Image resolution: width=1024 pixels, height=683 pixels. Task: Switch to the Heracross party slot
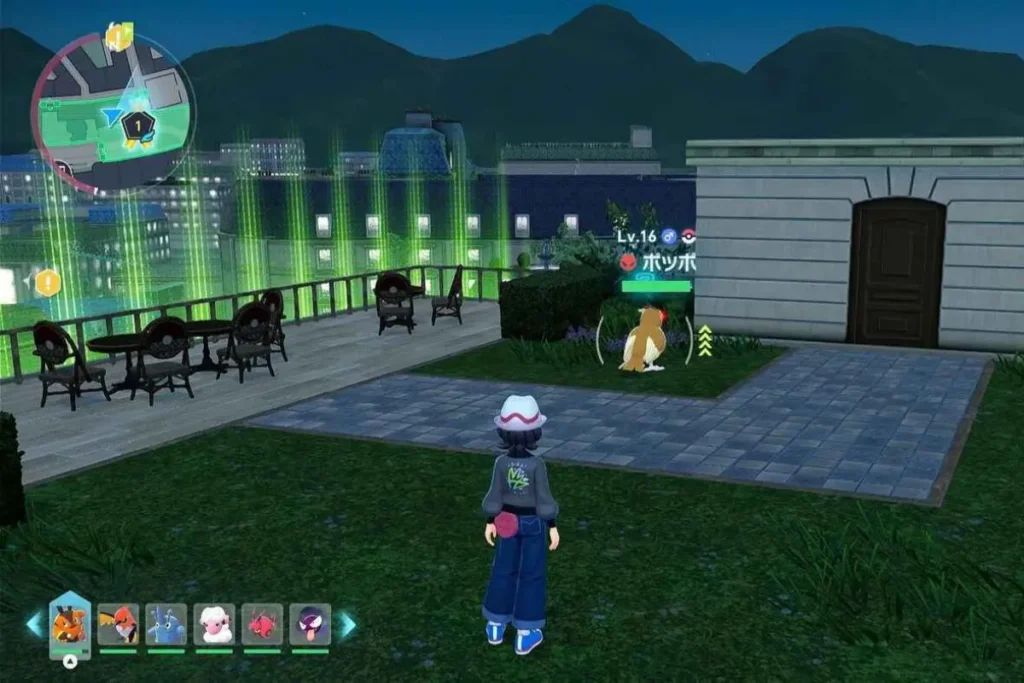(x=166, y=624)
